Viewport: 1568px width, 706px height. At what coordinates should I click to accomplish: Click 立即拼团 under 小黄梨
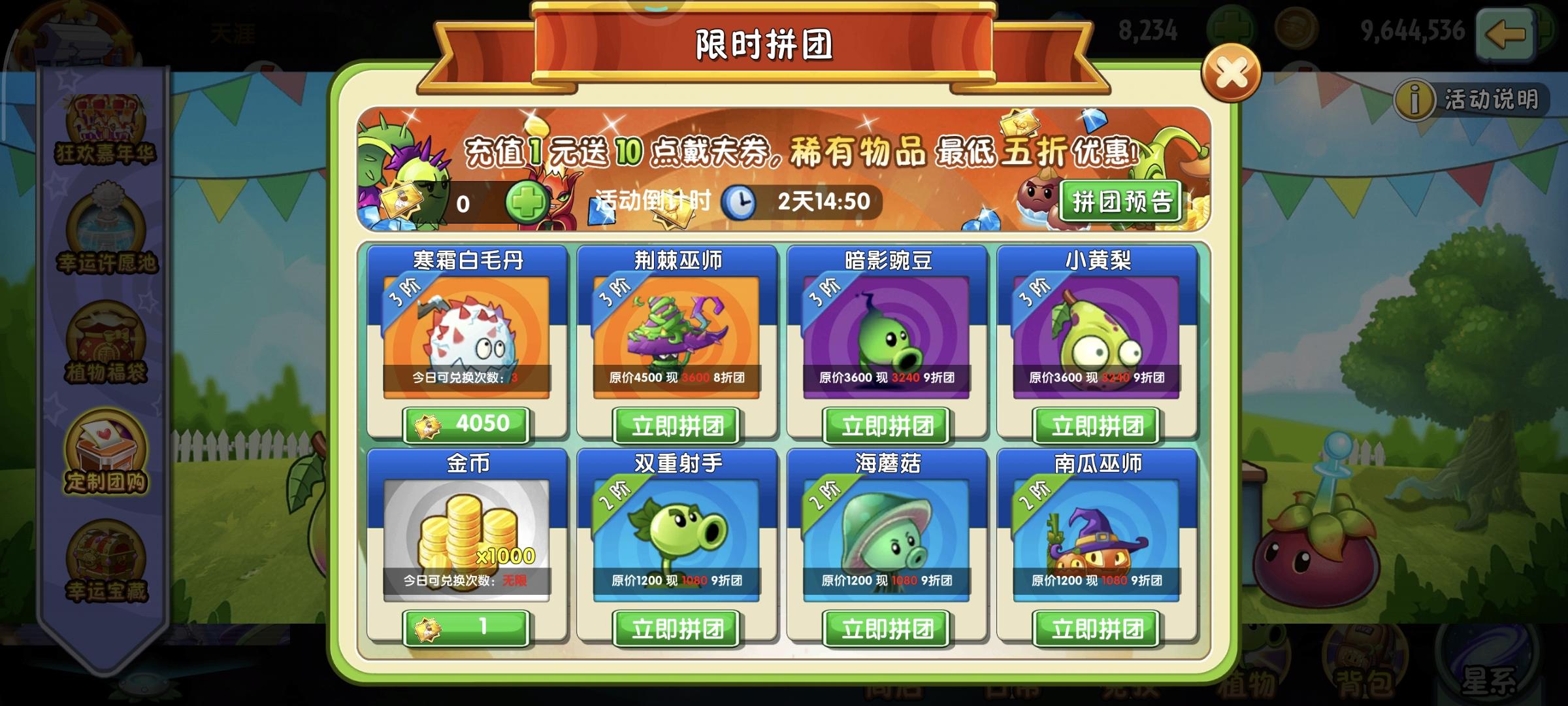click(x=1095, y=425)
